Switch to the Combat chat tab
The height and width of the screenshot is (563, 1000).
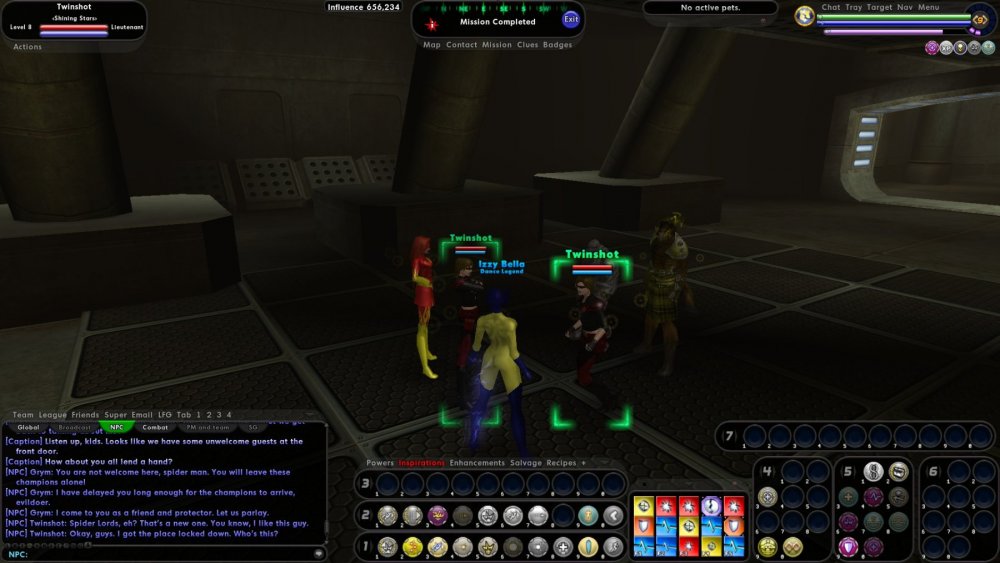click(155, 427)
